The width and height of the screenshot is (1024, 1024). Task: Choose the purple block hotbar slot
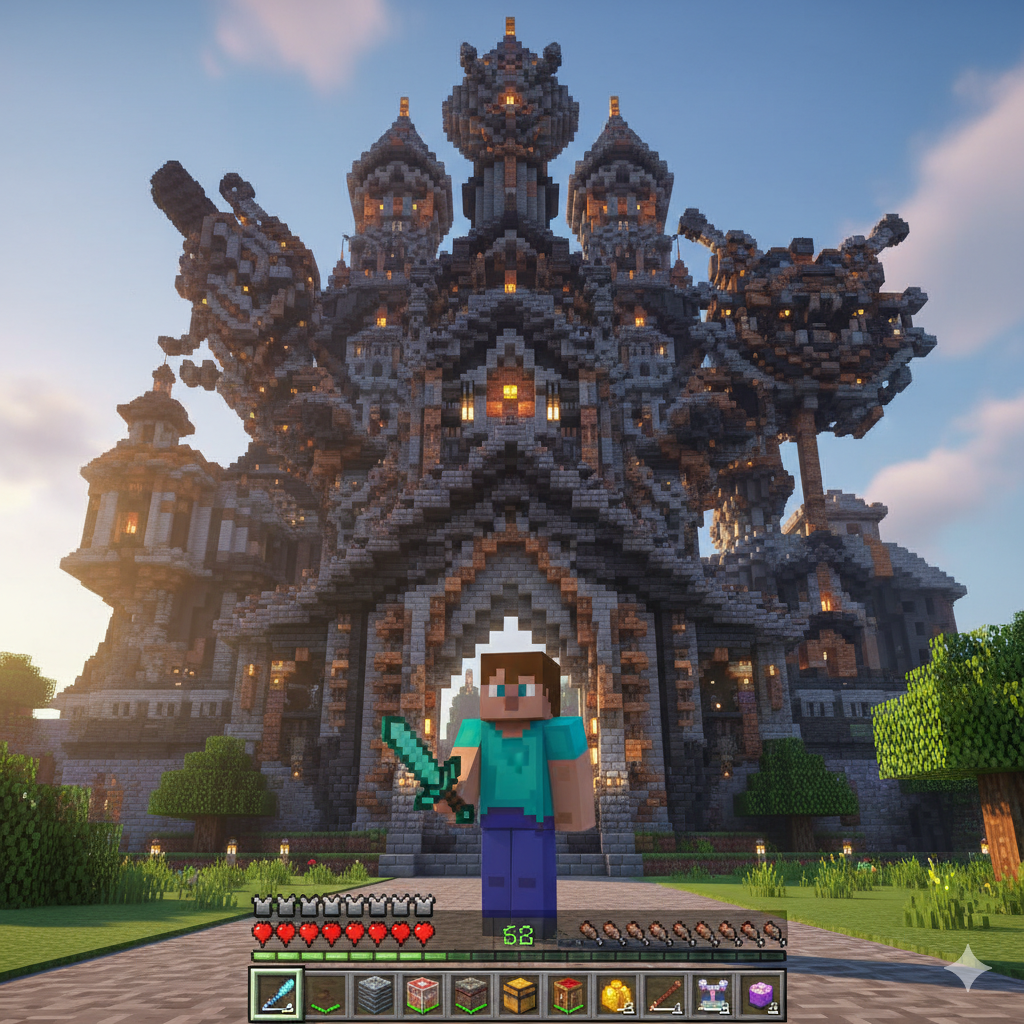(x=761, y=994)
